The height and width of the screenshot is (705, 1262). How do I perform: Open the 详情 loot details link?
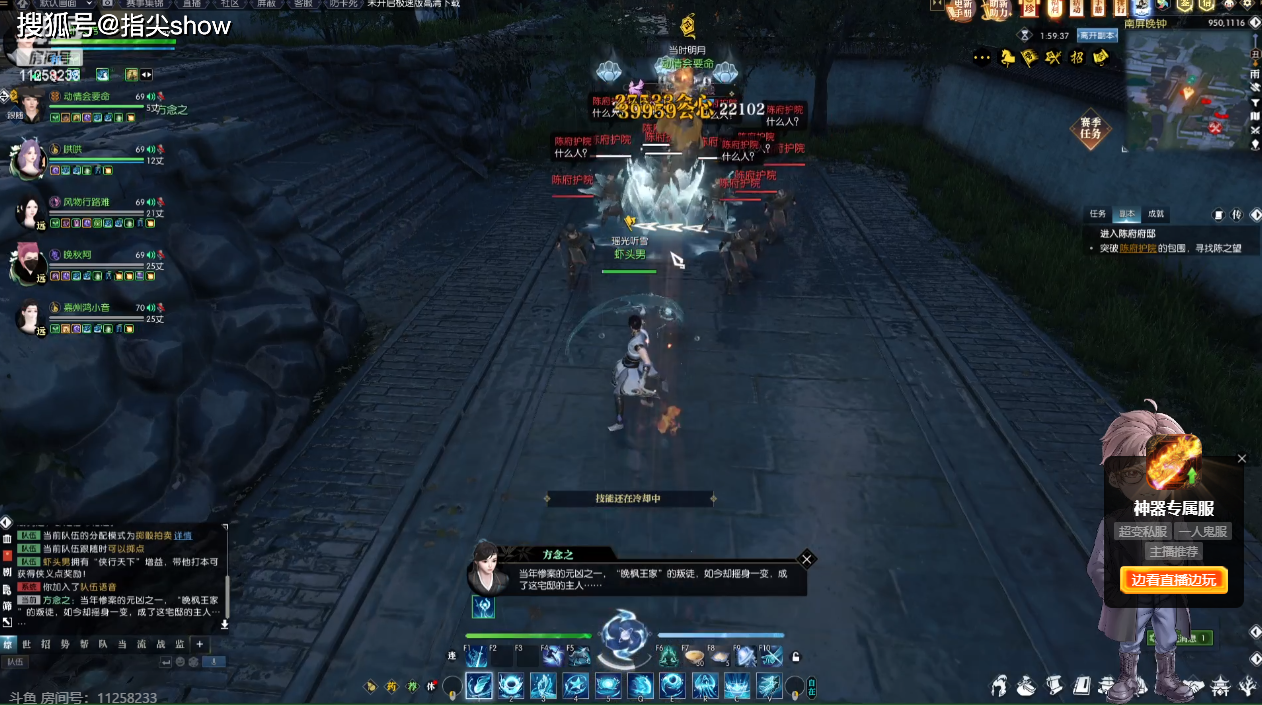pyautogui.click(x=183, y=536)
